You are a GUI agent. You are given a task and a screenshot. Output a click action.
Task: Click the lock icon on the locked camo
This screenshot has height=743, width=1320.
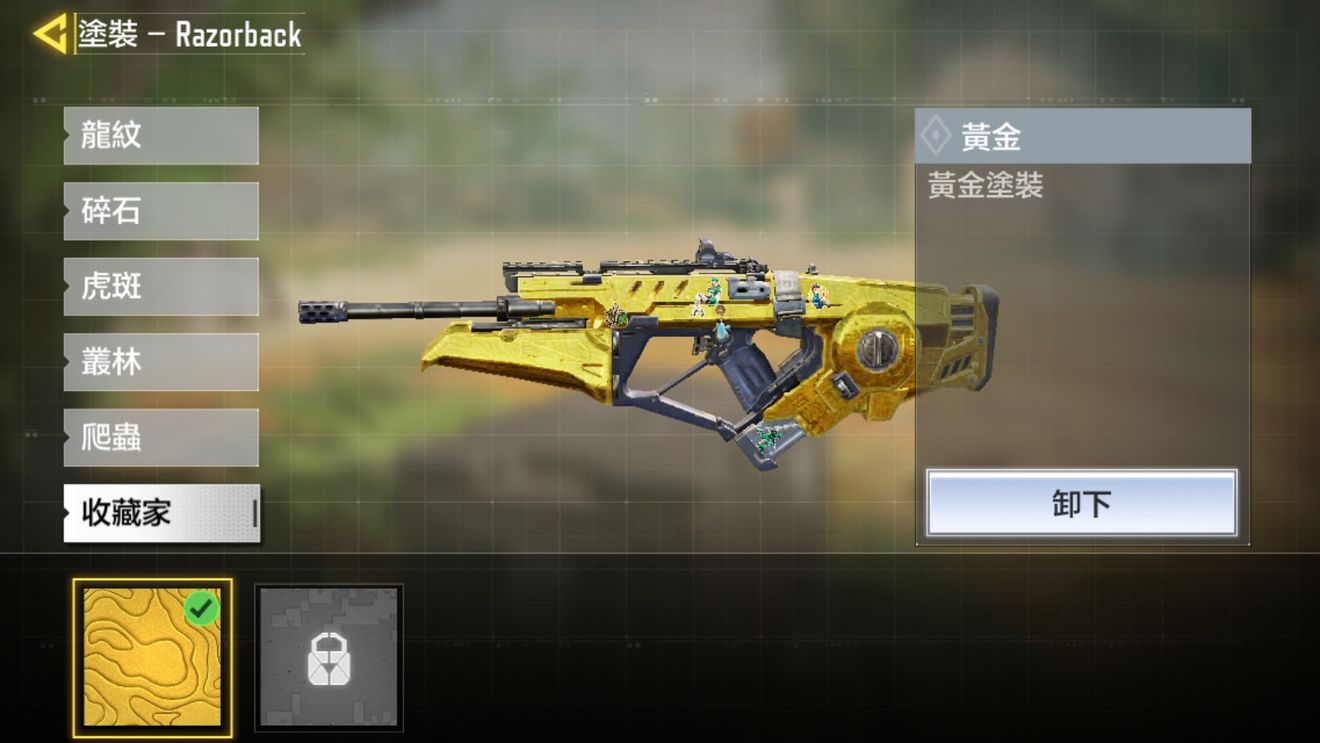coord(329,657)
